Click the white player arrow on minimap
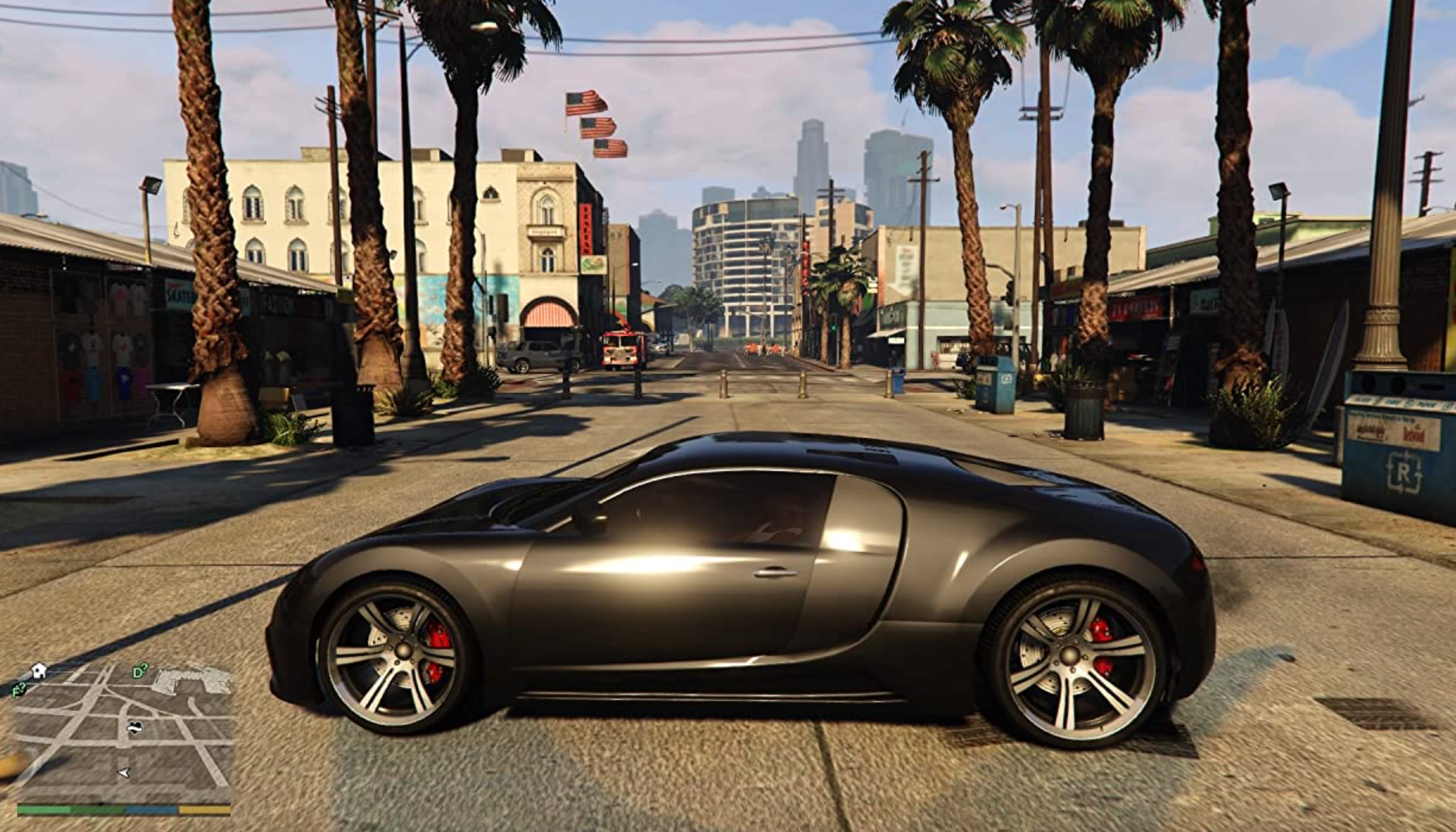Screen dimensions: 1456x832 click(124, 772)
